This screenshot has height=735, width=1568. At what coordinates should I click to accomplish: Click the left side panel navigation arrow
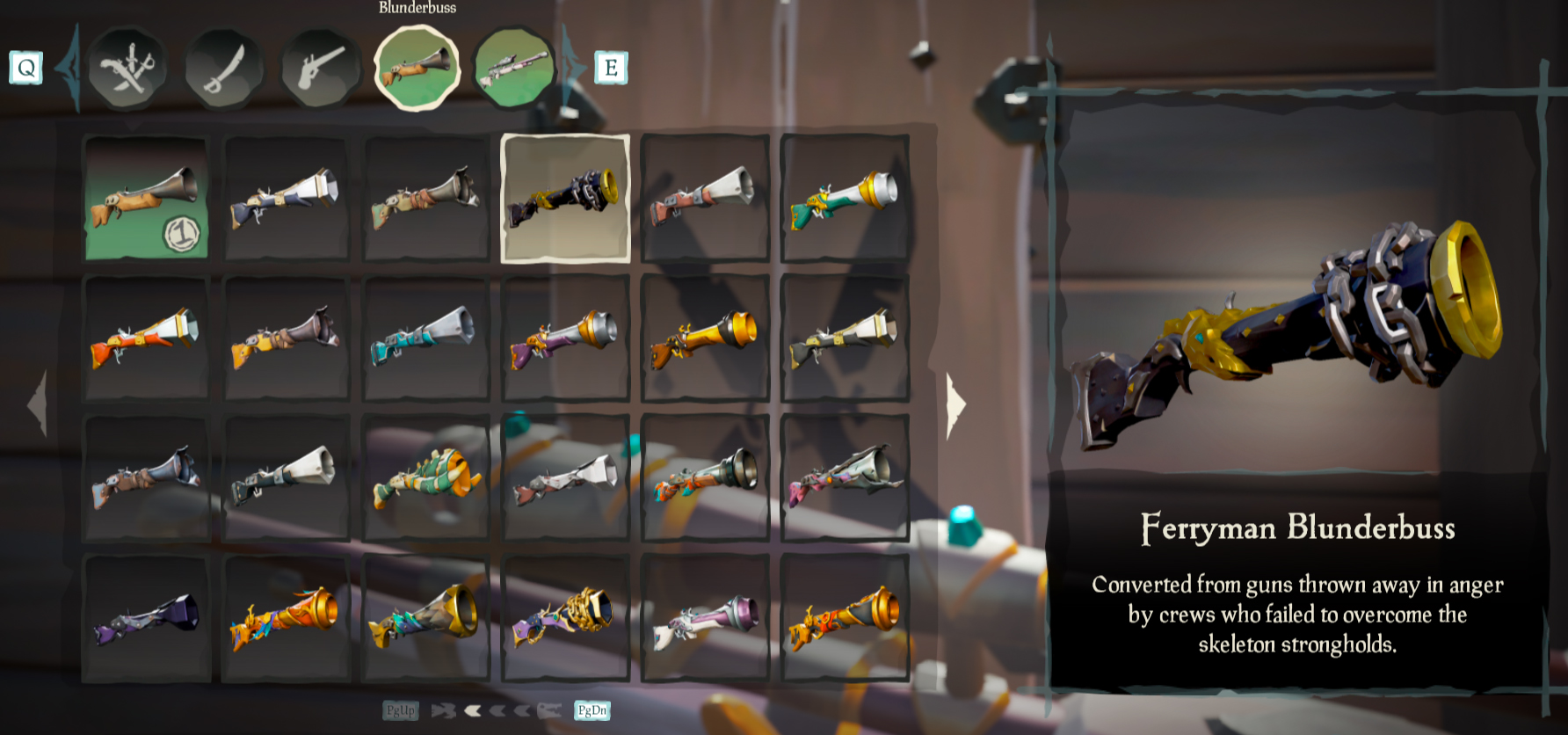click(35, 403)
